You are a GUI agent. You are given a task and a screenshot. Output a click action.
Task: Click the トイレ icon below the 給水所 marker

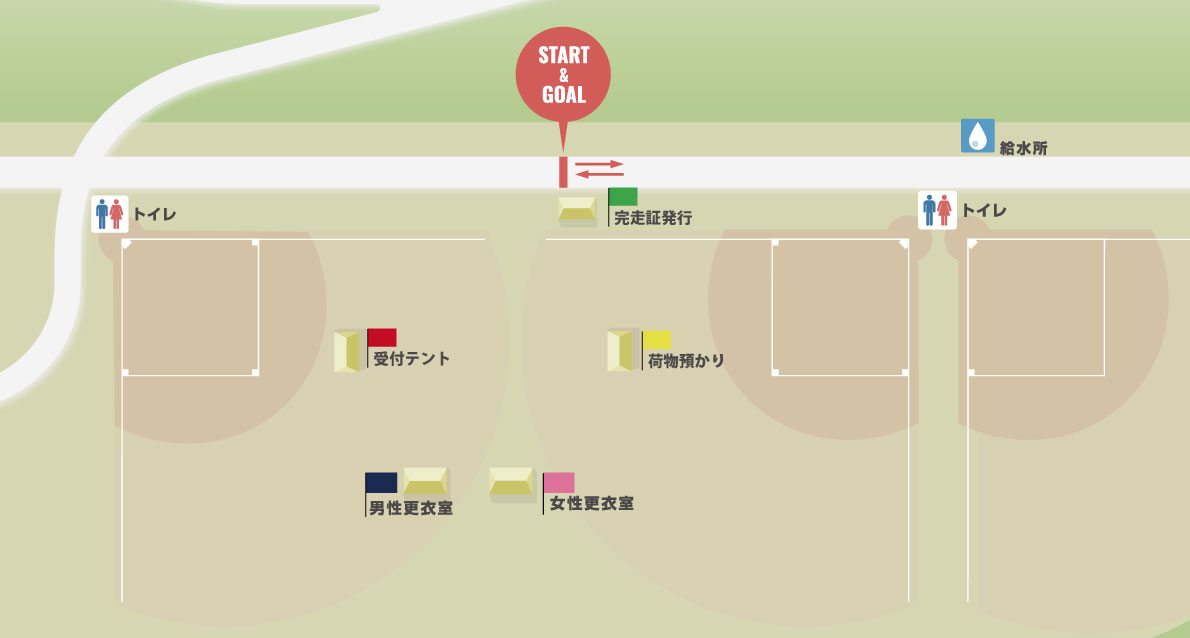click(937, 210)
